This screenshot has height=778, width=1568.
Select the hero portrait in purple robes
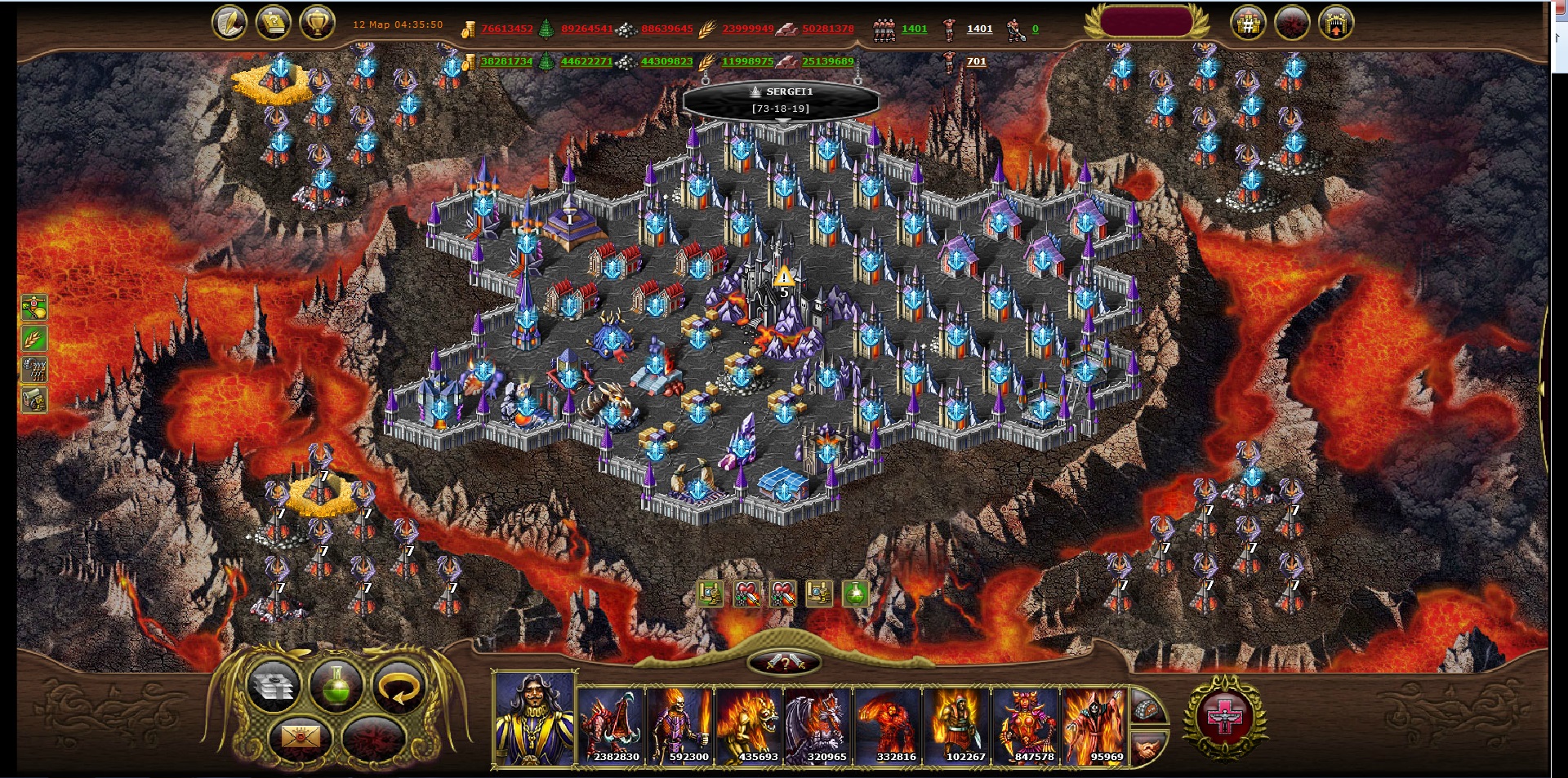(535, 720)
